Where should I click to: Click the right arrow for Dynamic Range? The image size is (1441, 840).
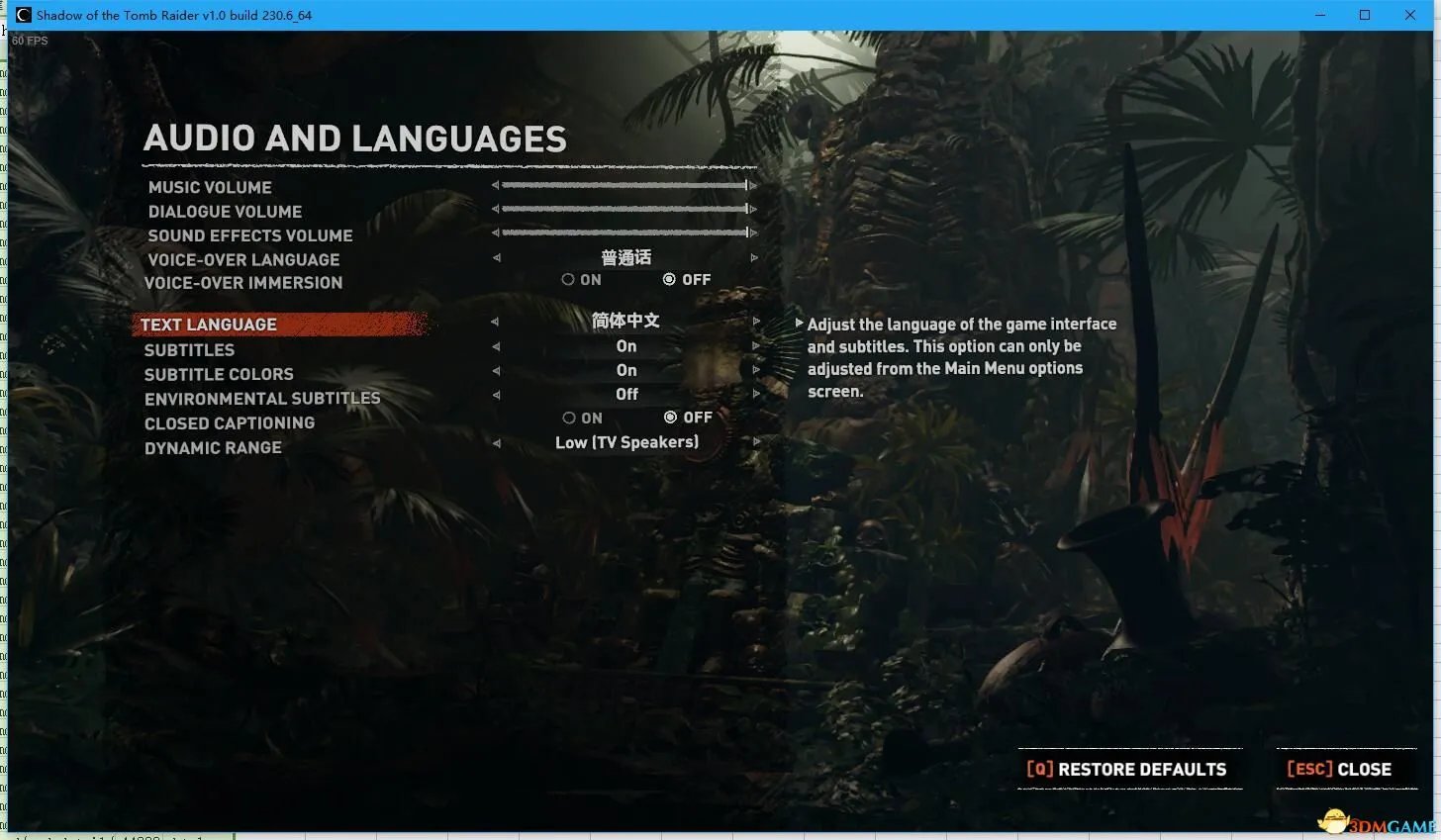pyautogui.click(x=756, y=442)
